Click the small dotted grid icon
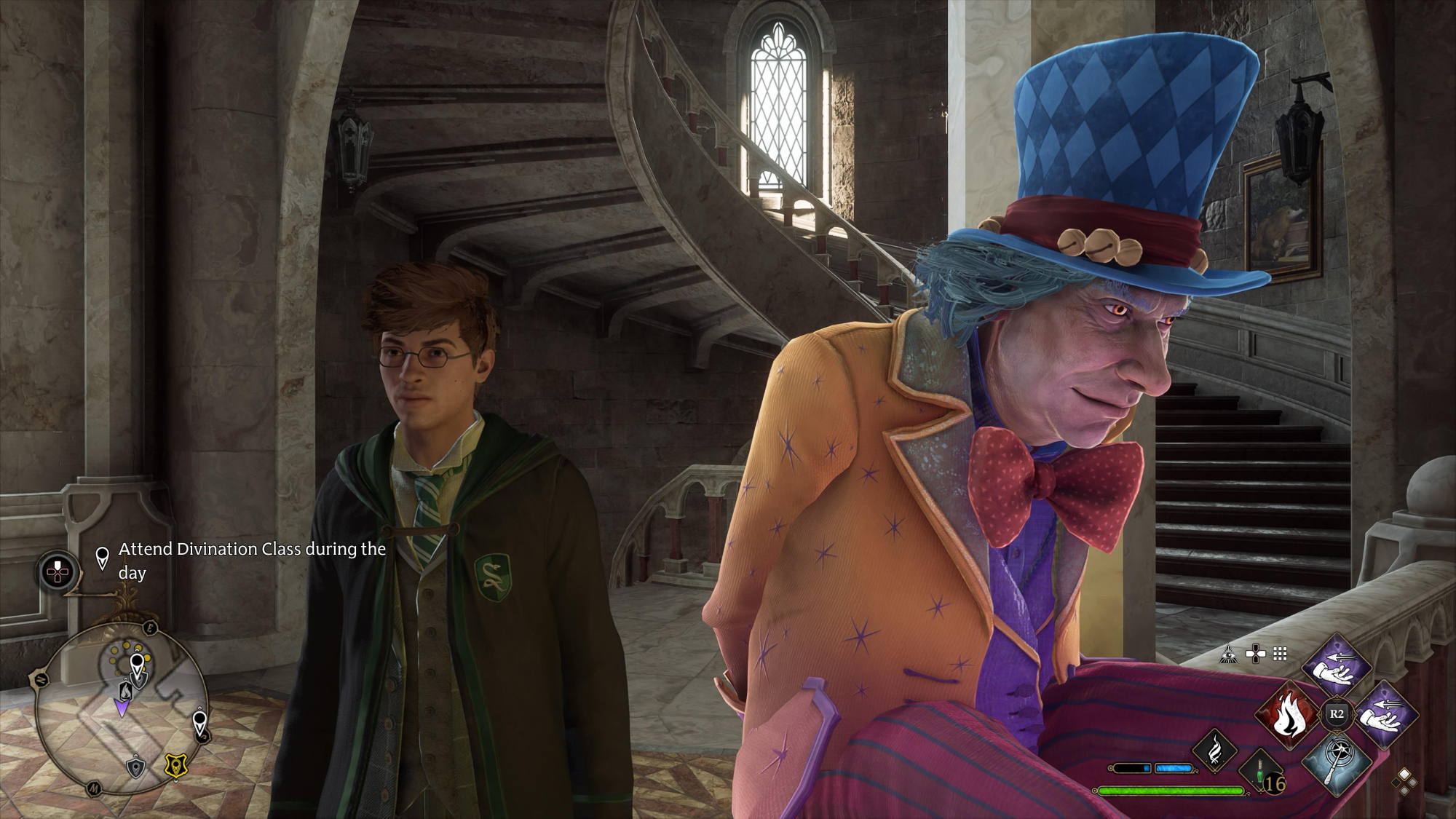 click(1280, 654)
